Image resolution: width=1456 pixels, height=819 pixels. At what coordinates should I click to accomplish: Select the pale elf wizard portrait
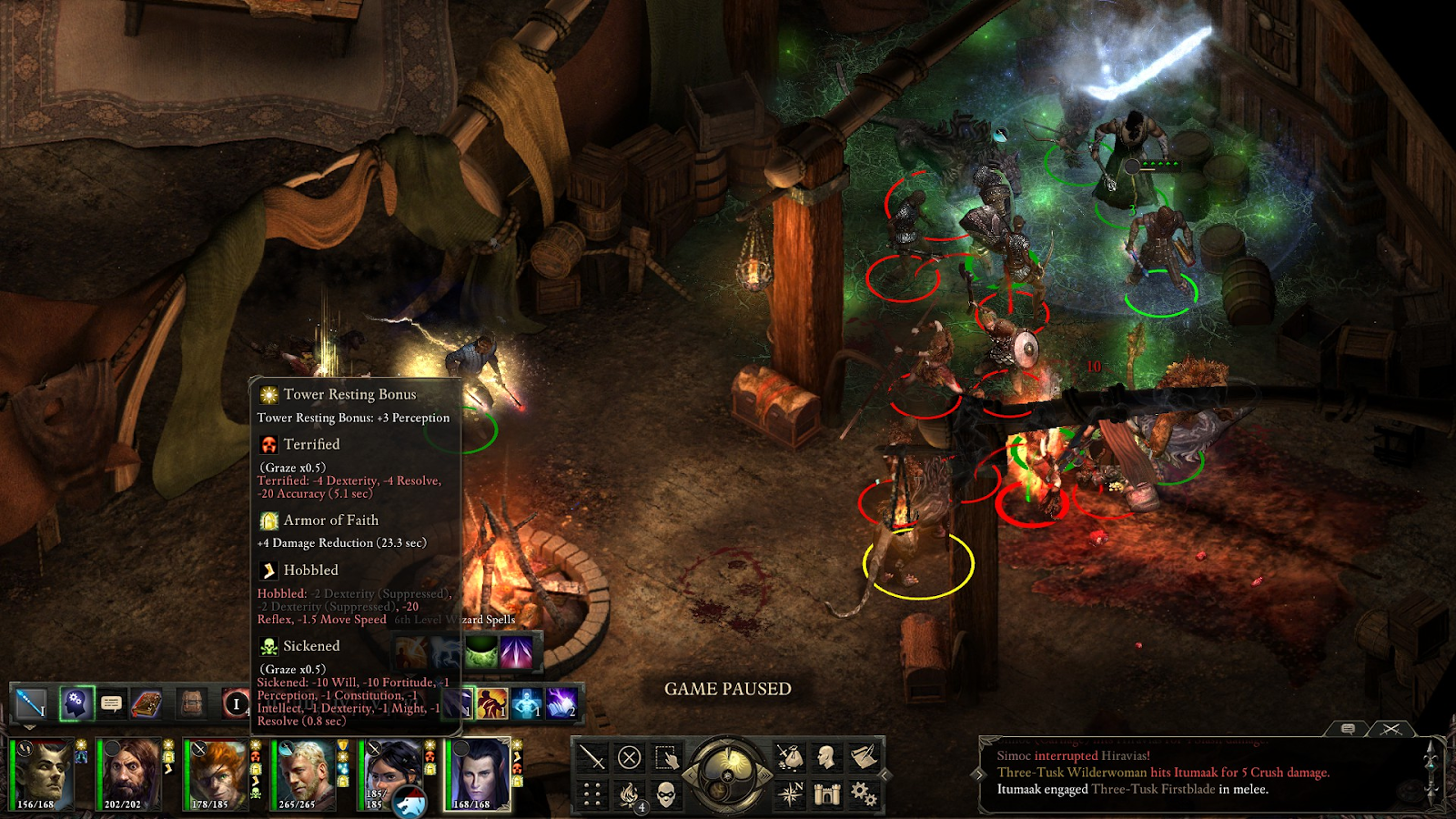(478, 773)
